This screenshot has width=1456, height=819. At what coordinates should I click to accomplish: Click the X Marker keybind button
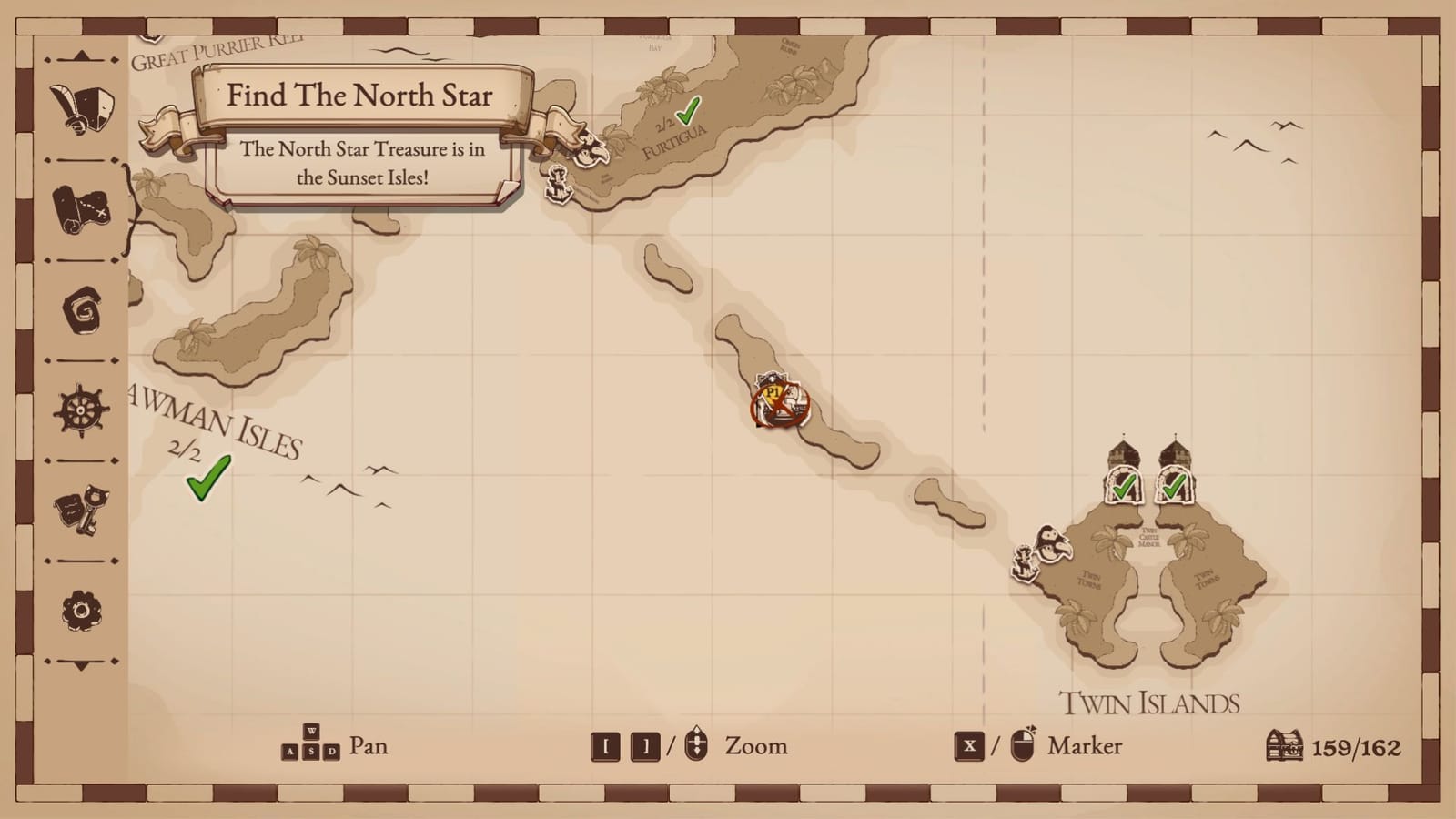(968, 745)
